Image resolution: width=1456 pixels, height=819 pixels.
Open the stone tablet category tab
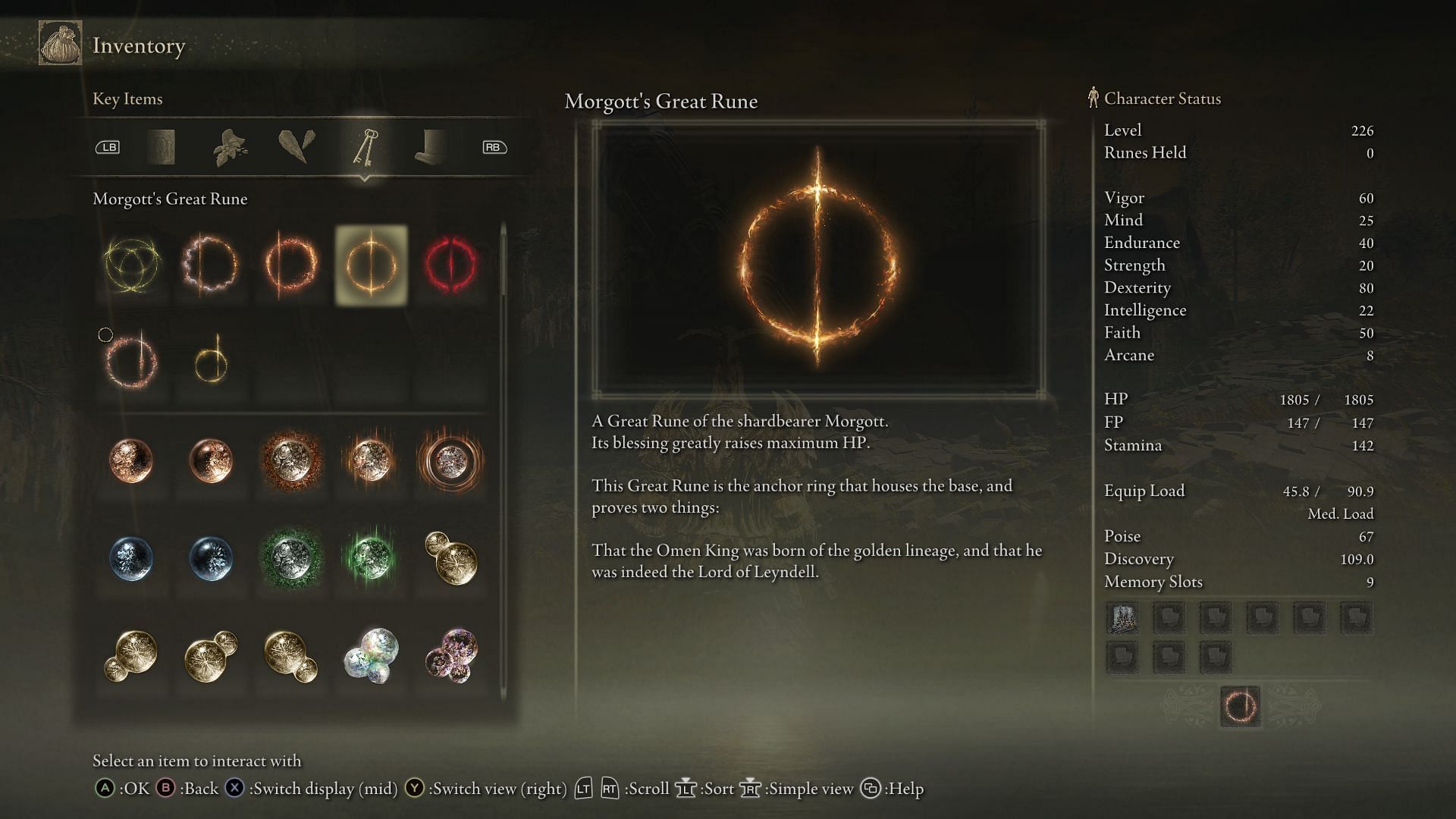[x=161, y=147]
